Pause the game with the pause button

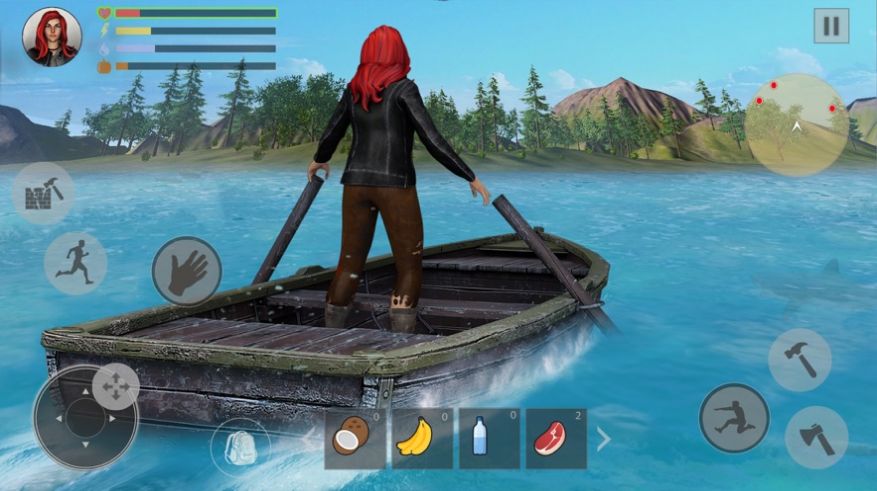click(x=830, y=26)
